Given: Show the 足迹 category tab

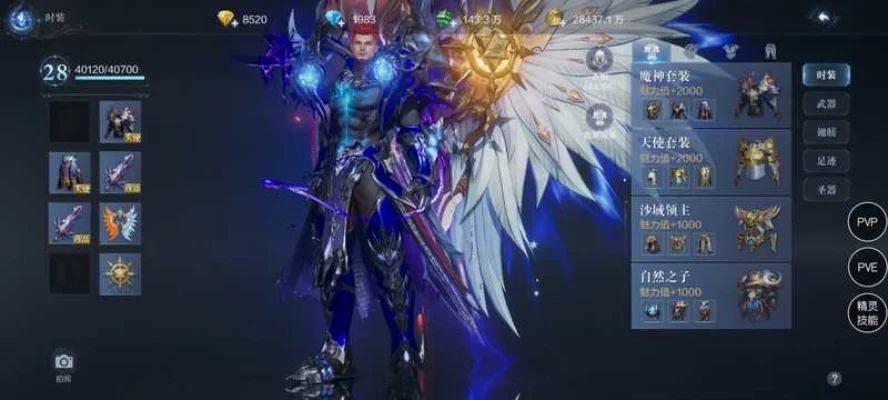Looking at the screenshot, I should (826, 161).
